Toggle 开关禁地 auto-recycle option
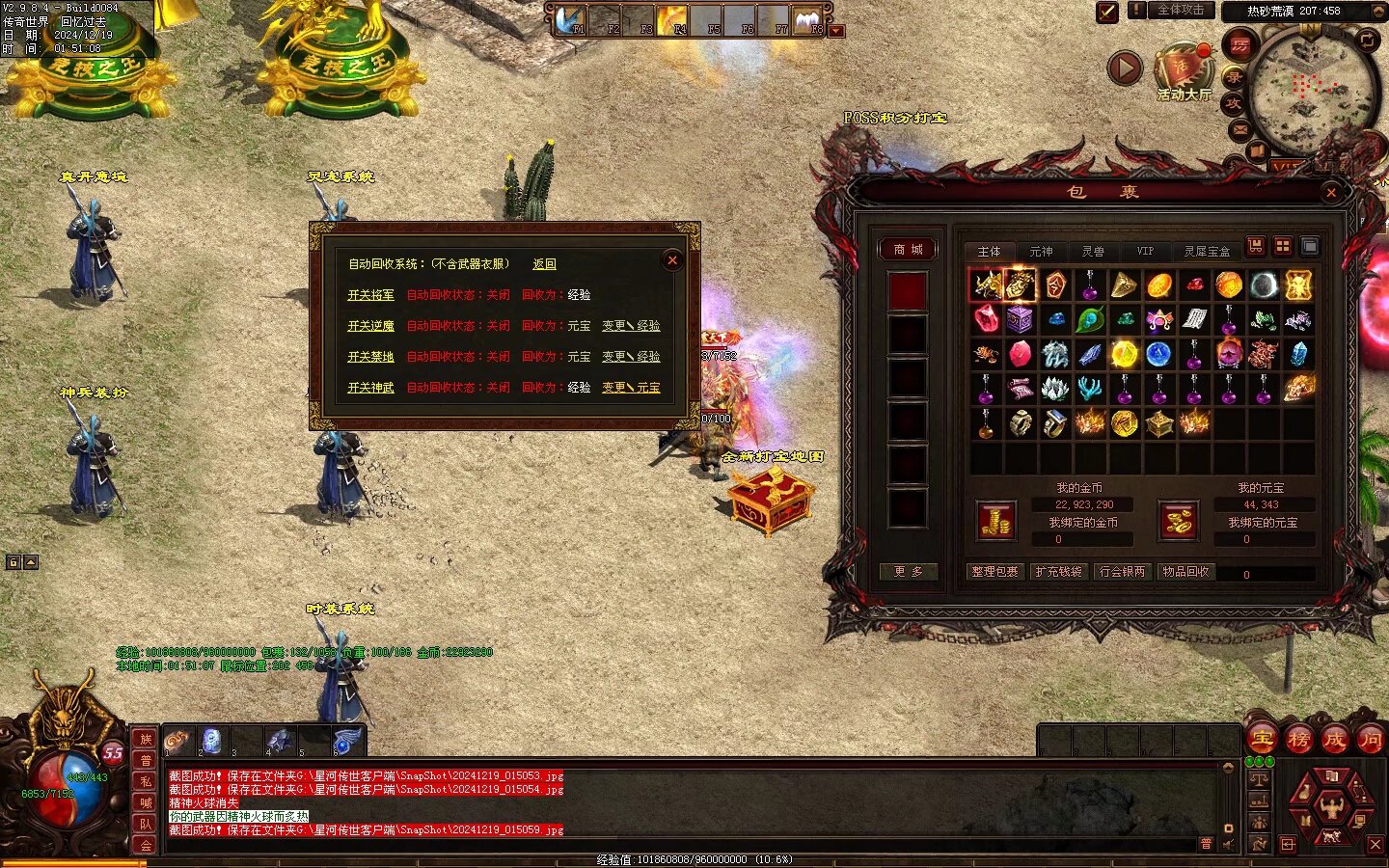The height and width of the screenshot is (868, 1389). point(370,357)
